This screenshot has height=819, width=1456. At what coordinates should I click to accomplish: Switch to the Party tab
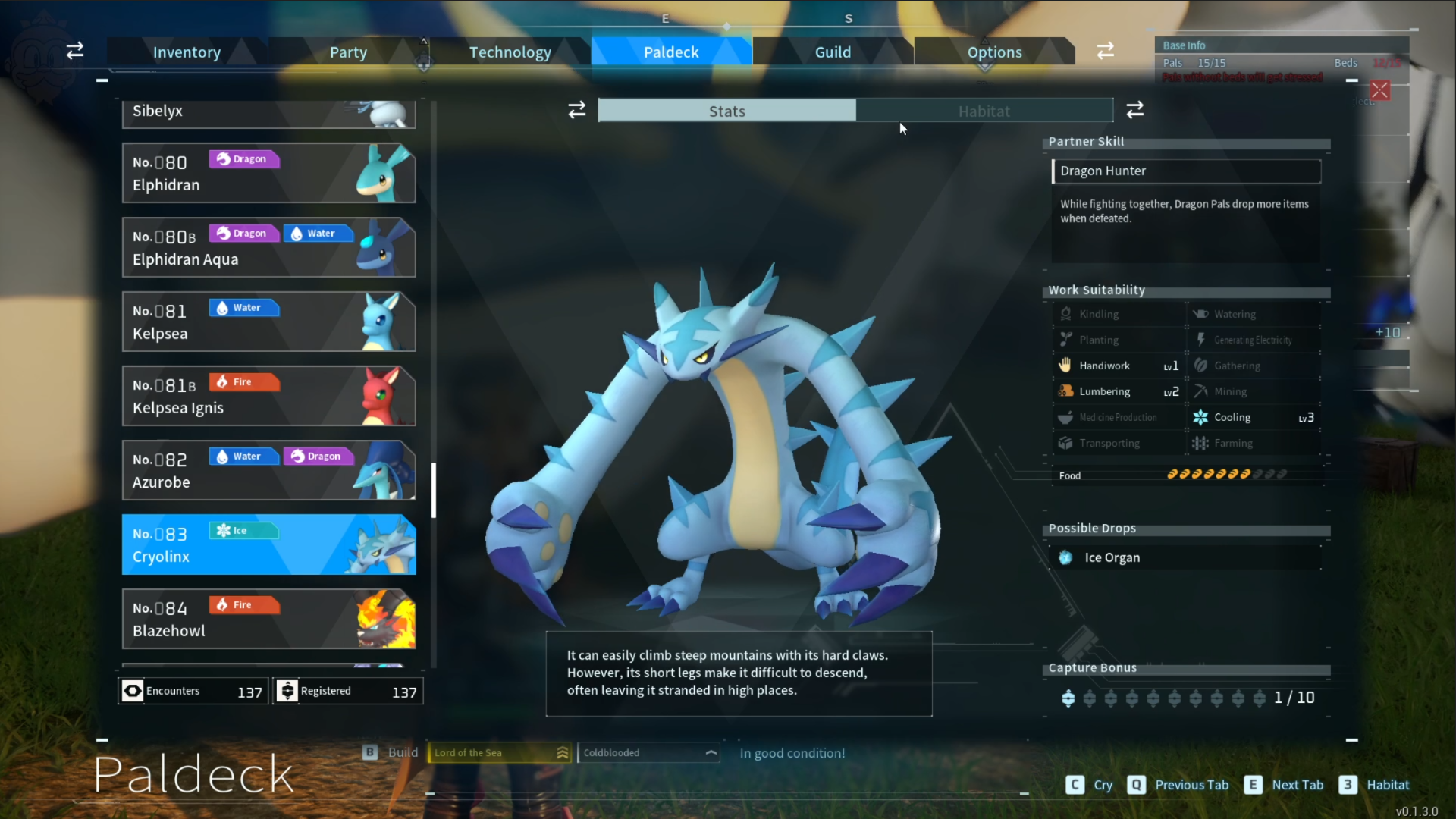point(348,52)
